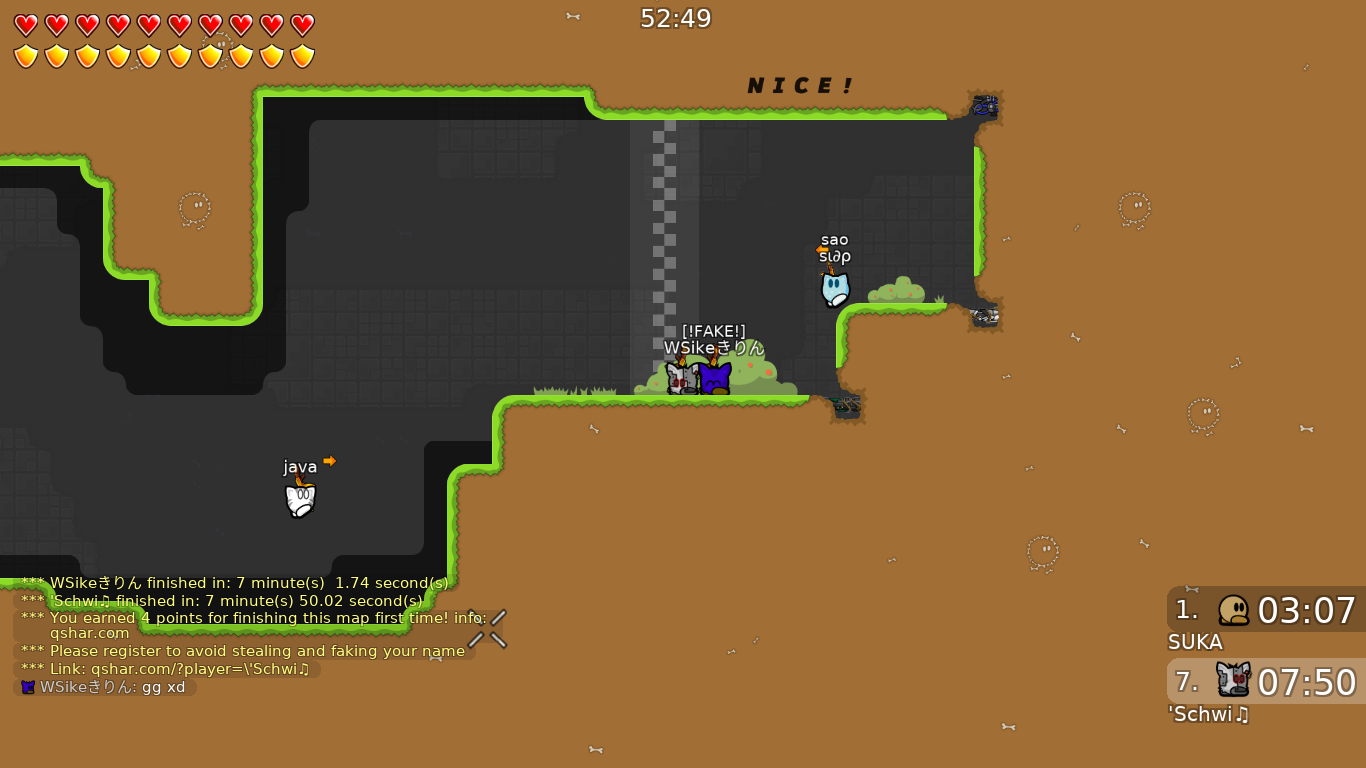Select 'Schwi♫'s 07:50 scoreboard row

[1265, 681]
